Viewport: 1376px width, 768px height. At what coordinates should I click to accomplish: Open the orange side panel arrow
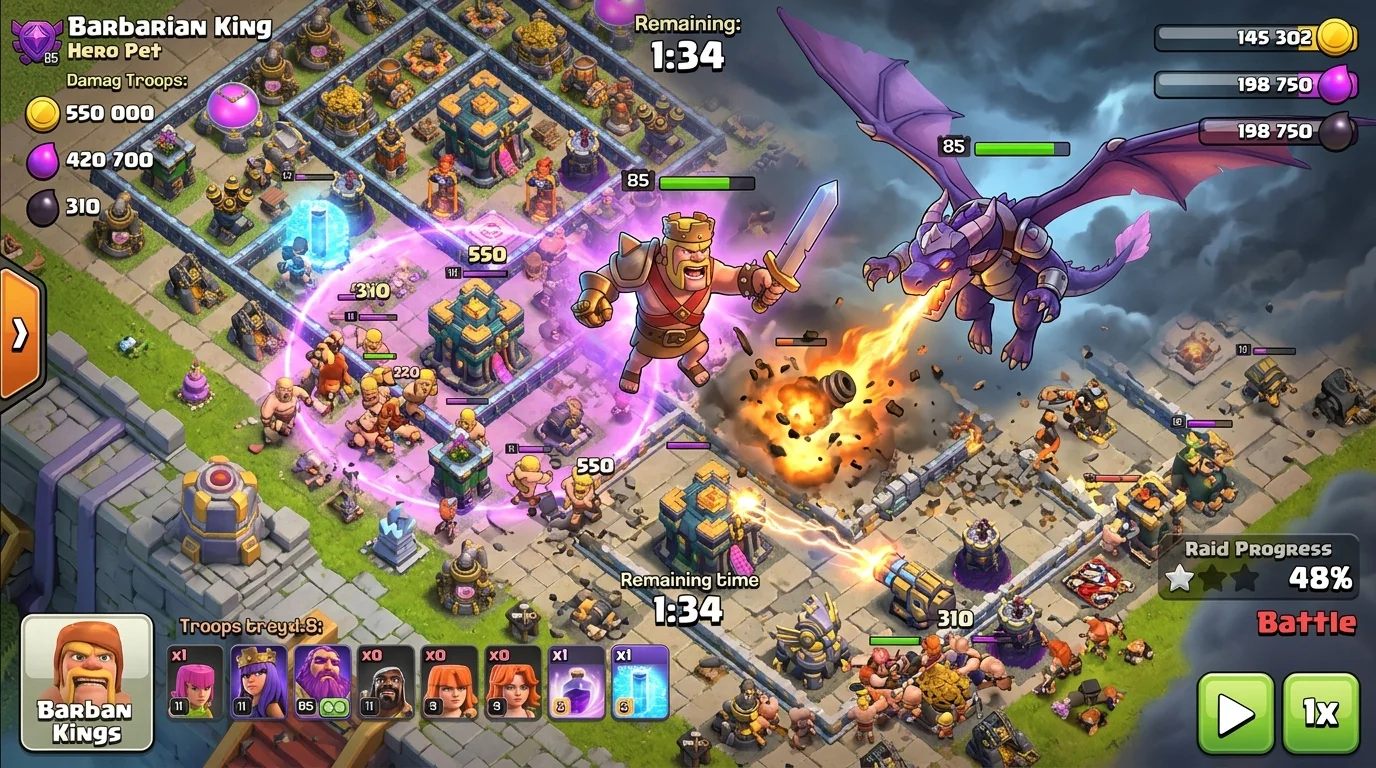pos(20,334)
